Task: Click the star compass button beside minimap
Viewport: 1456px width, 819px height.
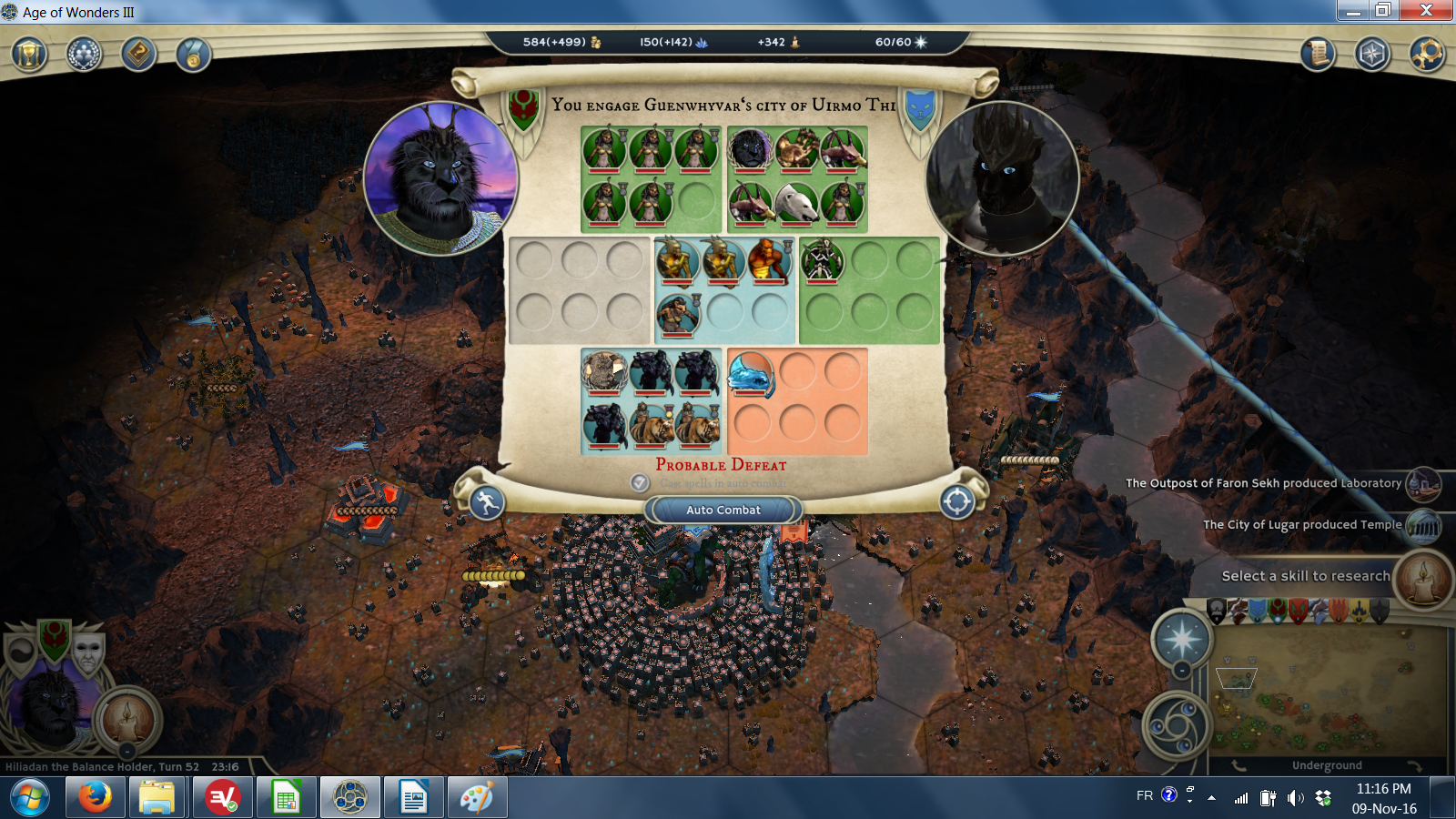Action: (x=1181, y=639)
